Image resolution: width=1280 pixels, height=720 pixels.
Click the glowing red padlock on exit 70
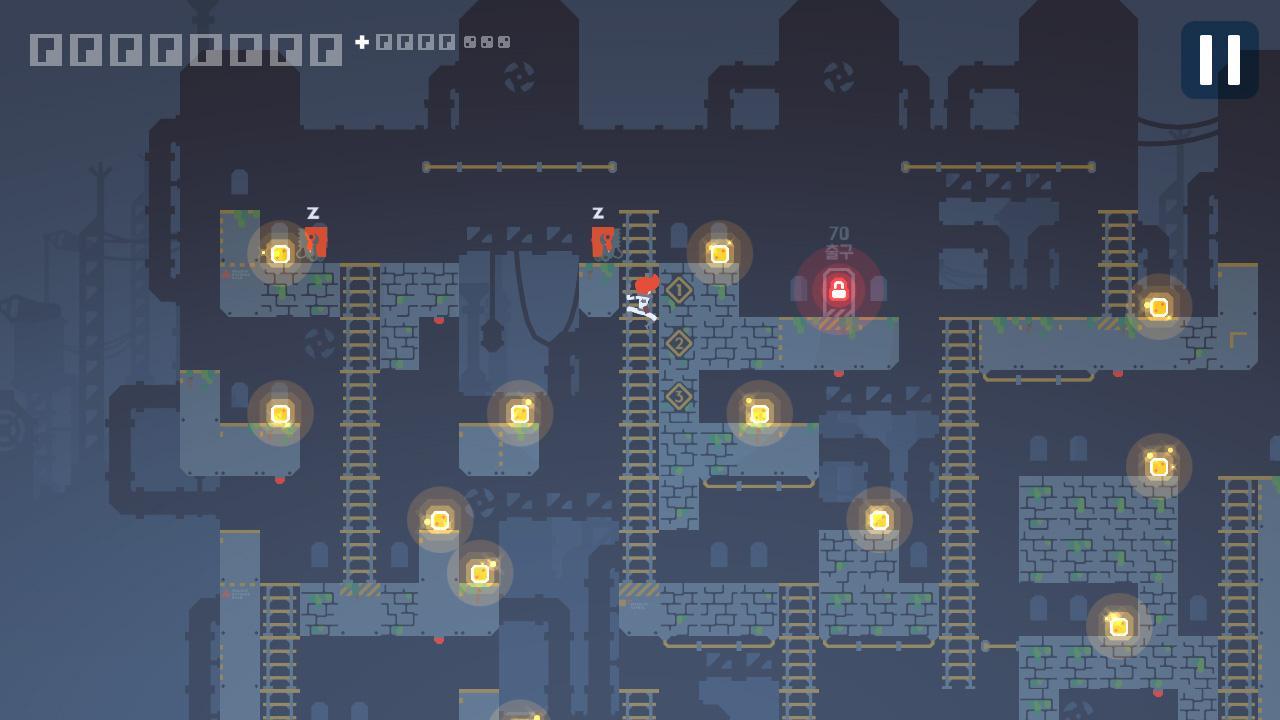point(838,290)
